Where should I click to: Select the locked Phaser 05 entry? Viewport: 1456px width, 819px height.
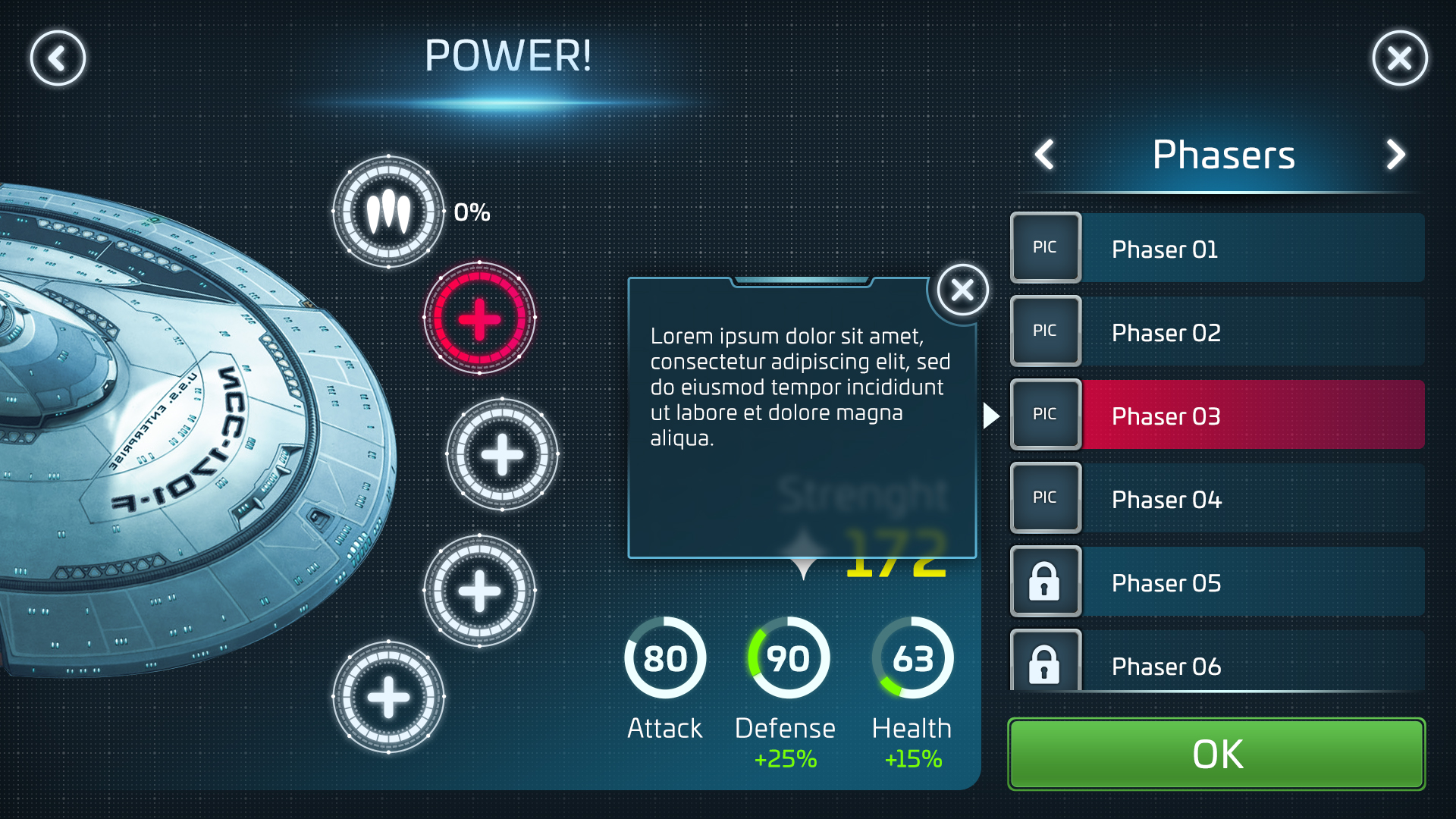1217,582
